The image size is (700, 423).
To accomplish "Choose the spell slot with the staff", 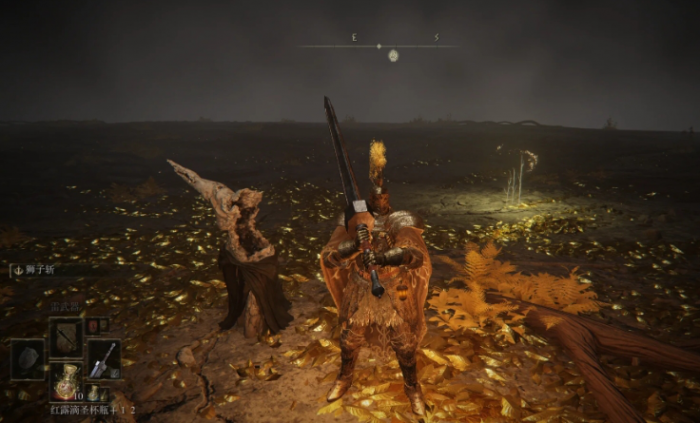I will (x=66, y=337).
